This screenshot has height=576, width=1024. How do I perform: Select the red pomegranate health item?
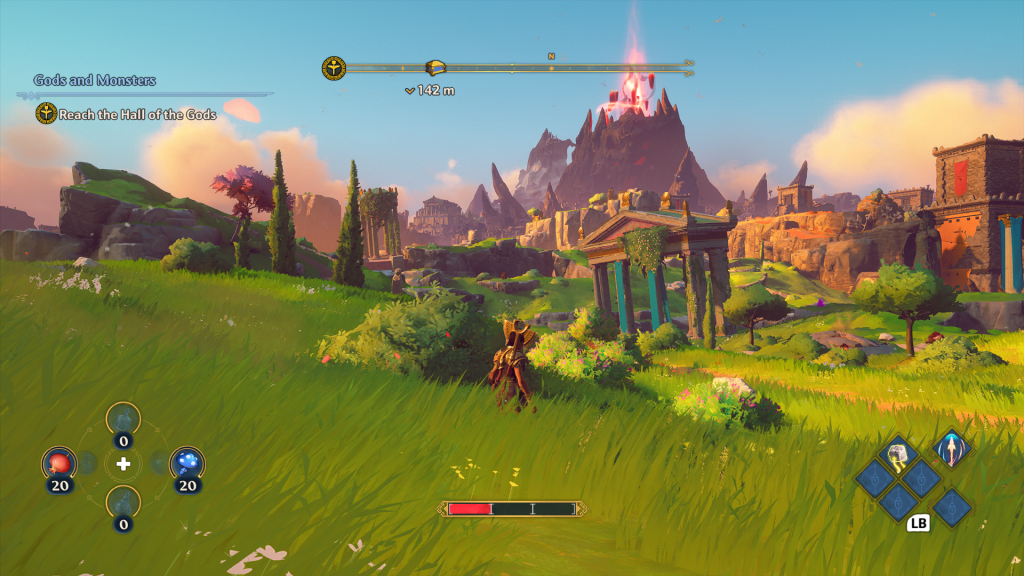click(58, 463)
